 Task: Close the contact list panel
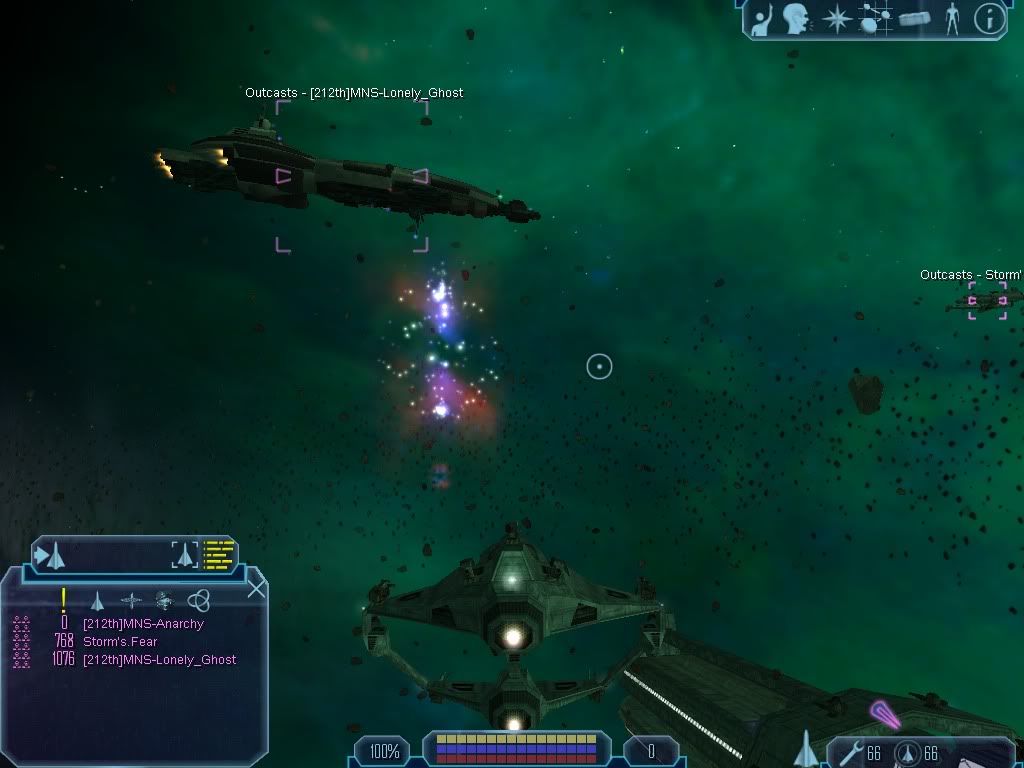coord(256,588)
